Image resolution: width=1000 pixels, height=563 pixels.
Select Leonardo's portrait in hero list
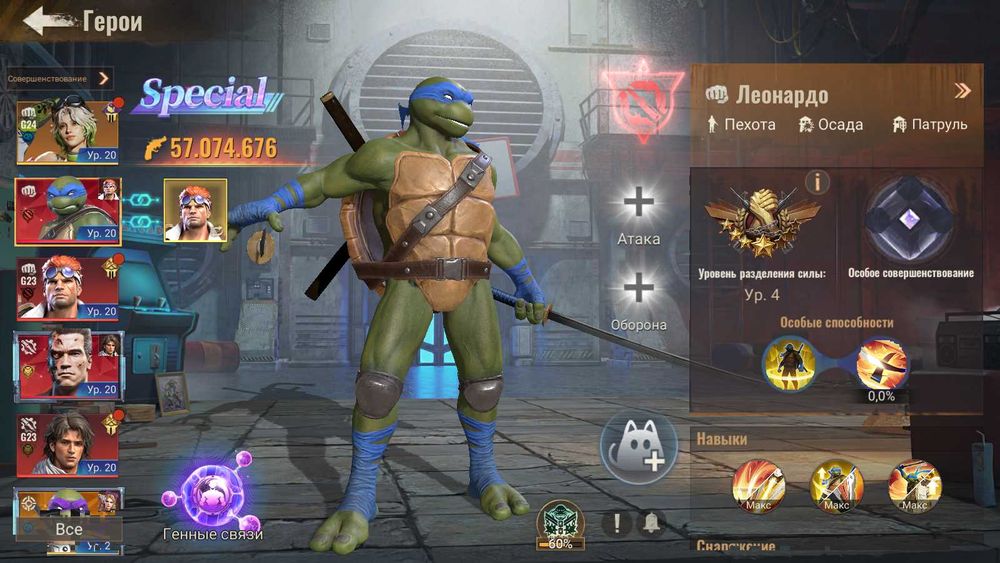68,211
